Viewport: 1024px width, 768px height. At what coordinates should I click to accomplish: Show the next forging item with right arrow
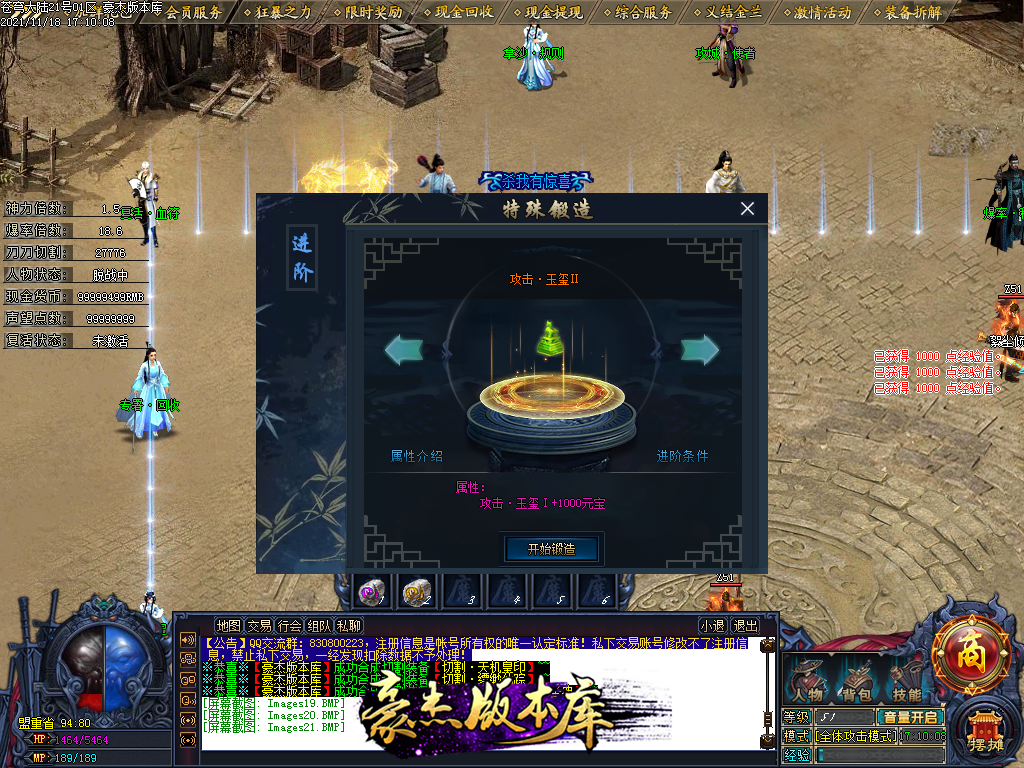pyautogui.click(x=700, y=349)
